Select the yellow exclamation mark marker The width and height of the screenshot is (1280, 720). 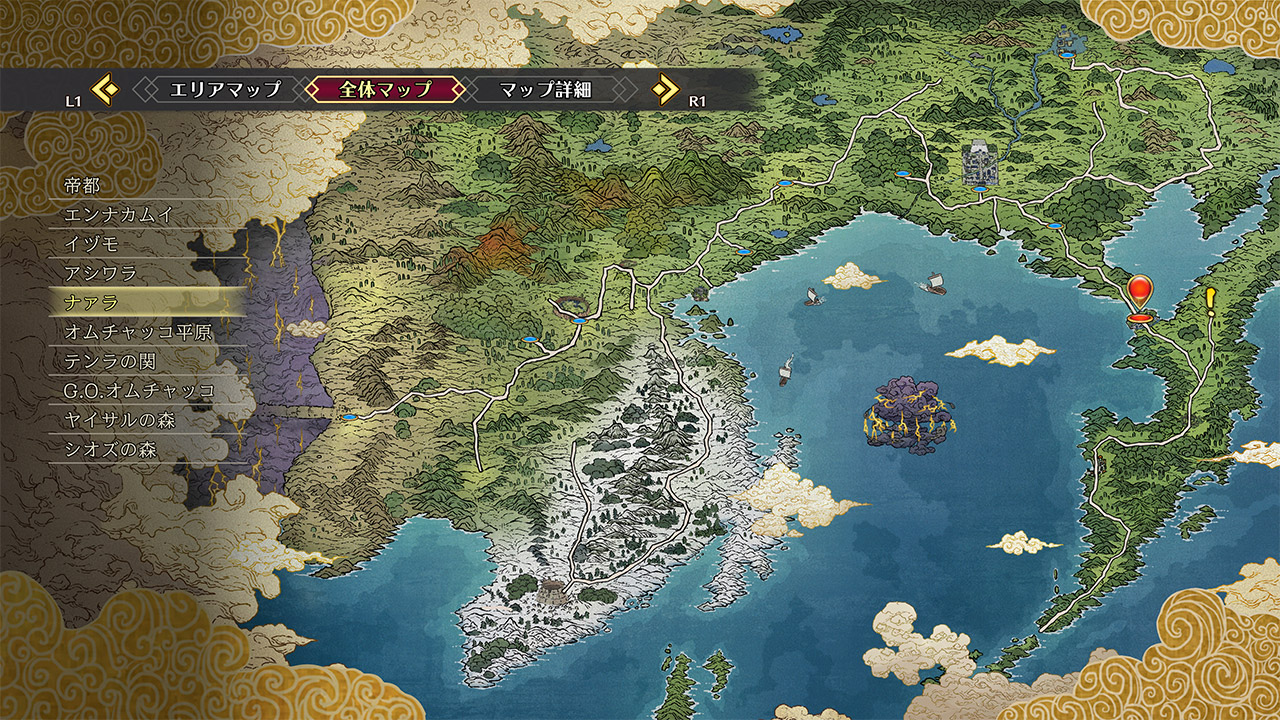click(x=1211, y=300)
